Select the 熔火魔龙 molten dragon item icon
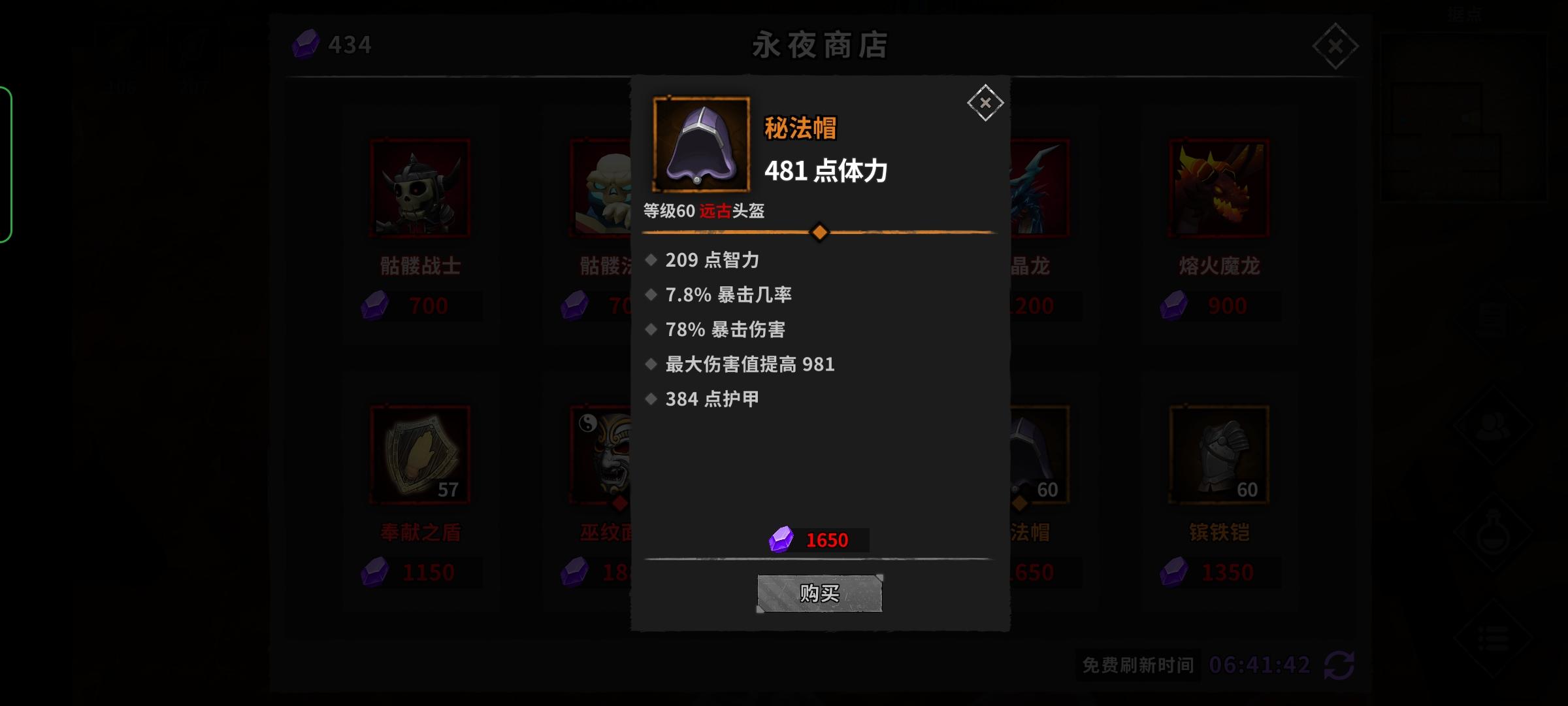The height and width of the screenshot is (706, 1568). click(x=1218, y=188)
